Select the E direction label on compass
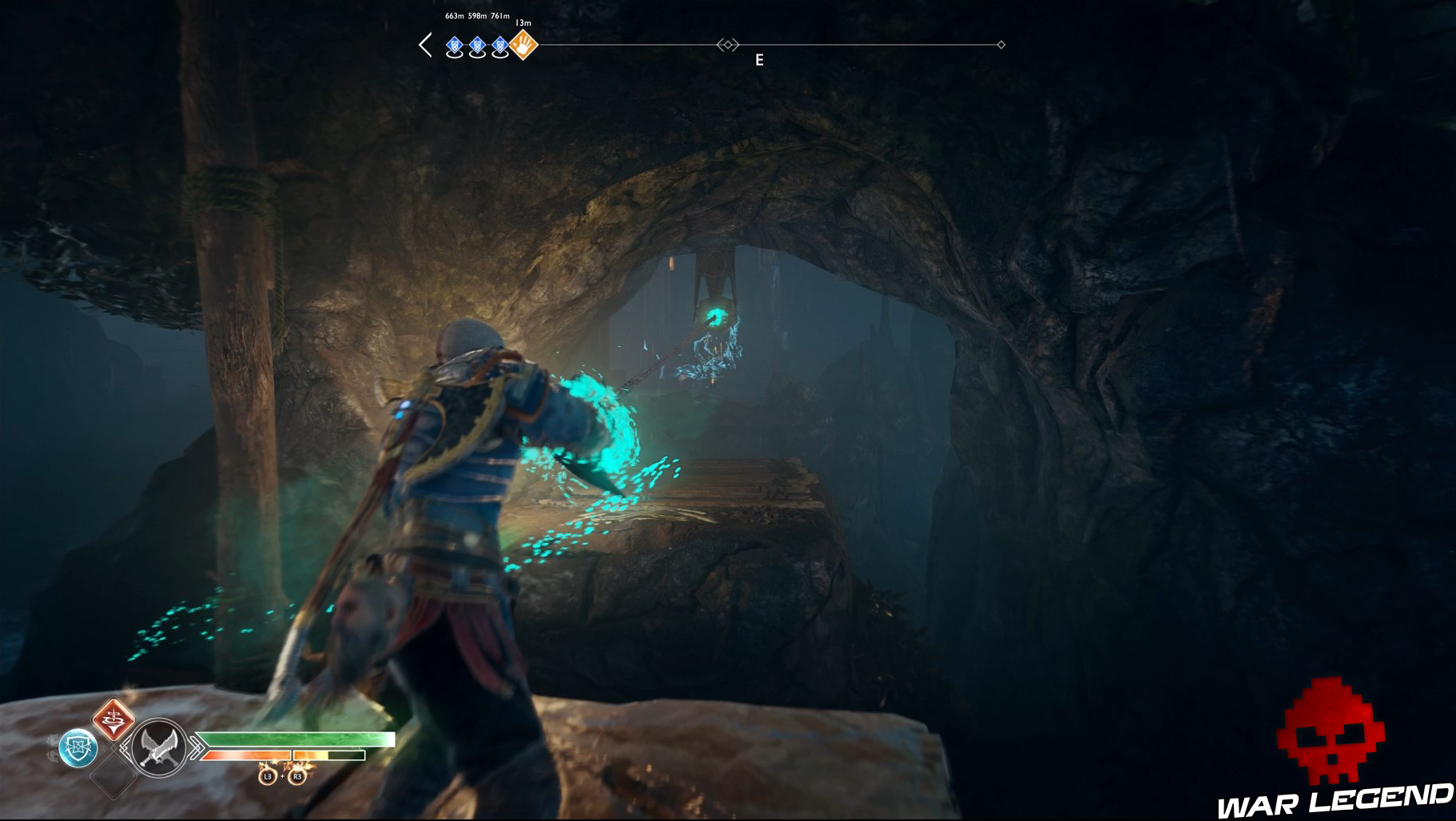Screen dimensions: 1456x821 coord(759,60)
